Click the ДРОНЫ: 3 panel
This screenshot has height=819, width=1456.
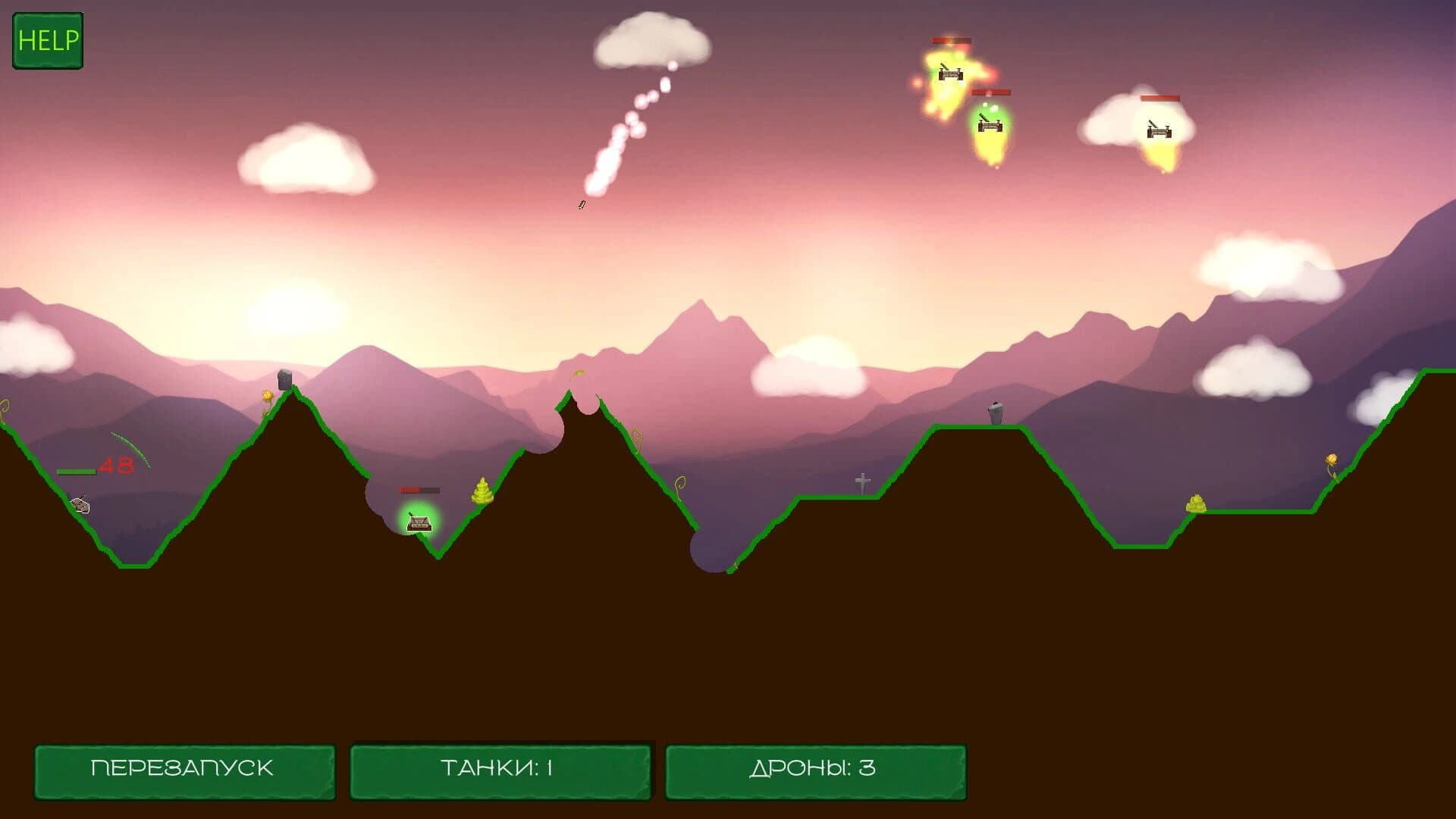[x=817, y=768]
